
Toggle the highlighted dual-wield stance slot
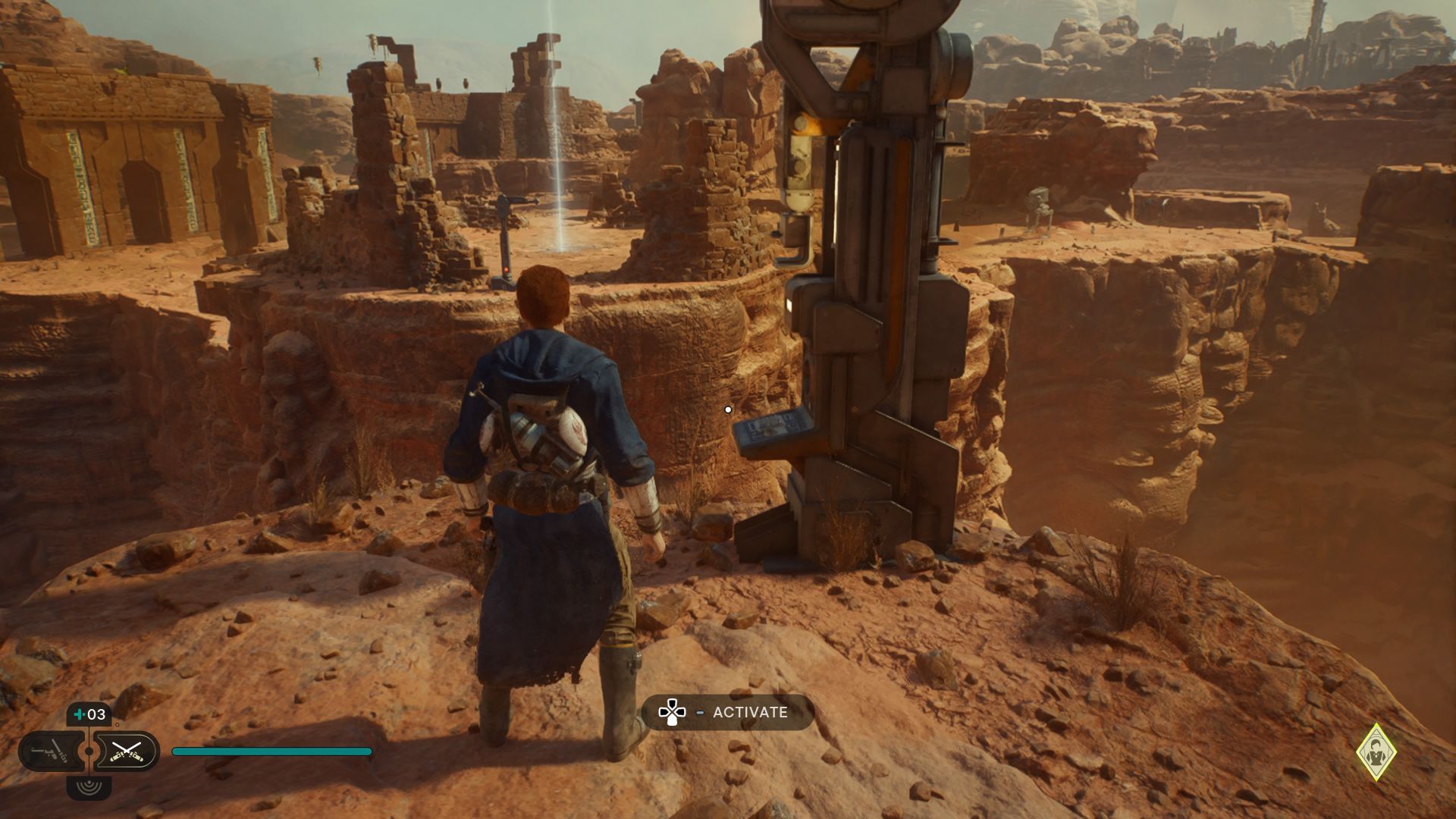click(x=127, y=751)
